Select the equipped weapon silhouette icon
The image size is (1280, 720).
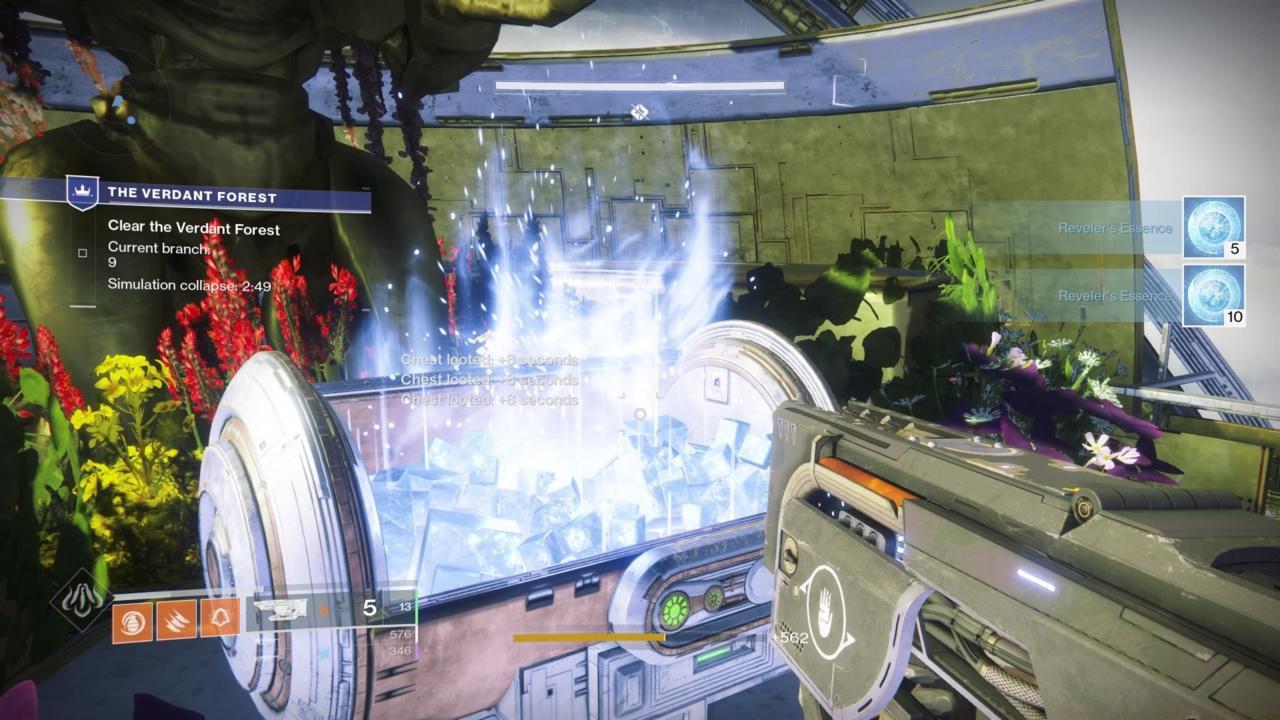[x=280, y=609]
